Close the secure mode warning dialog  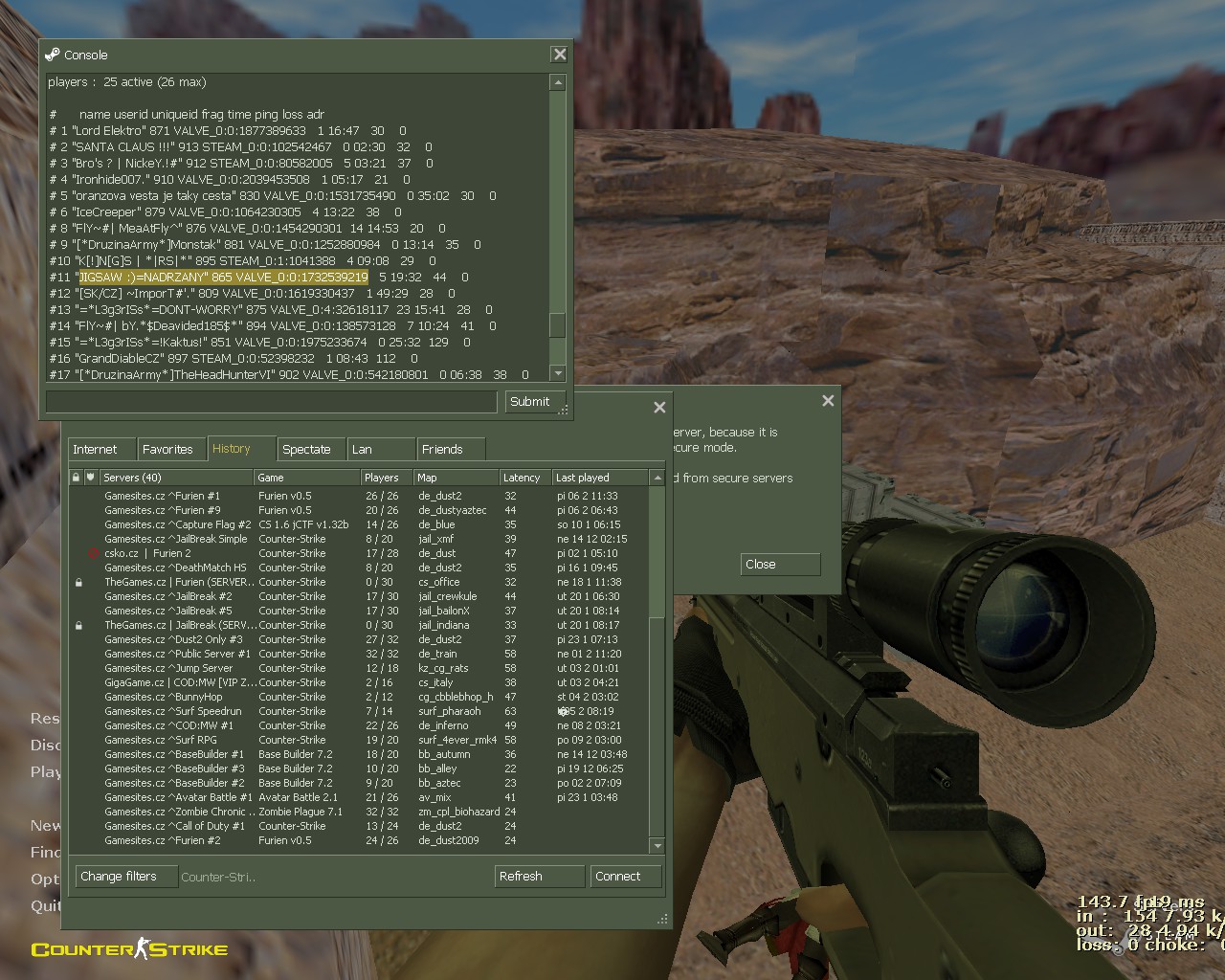point(780,565)
